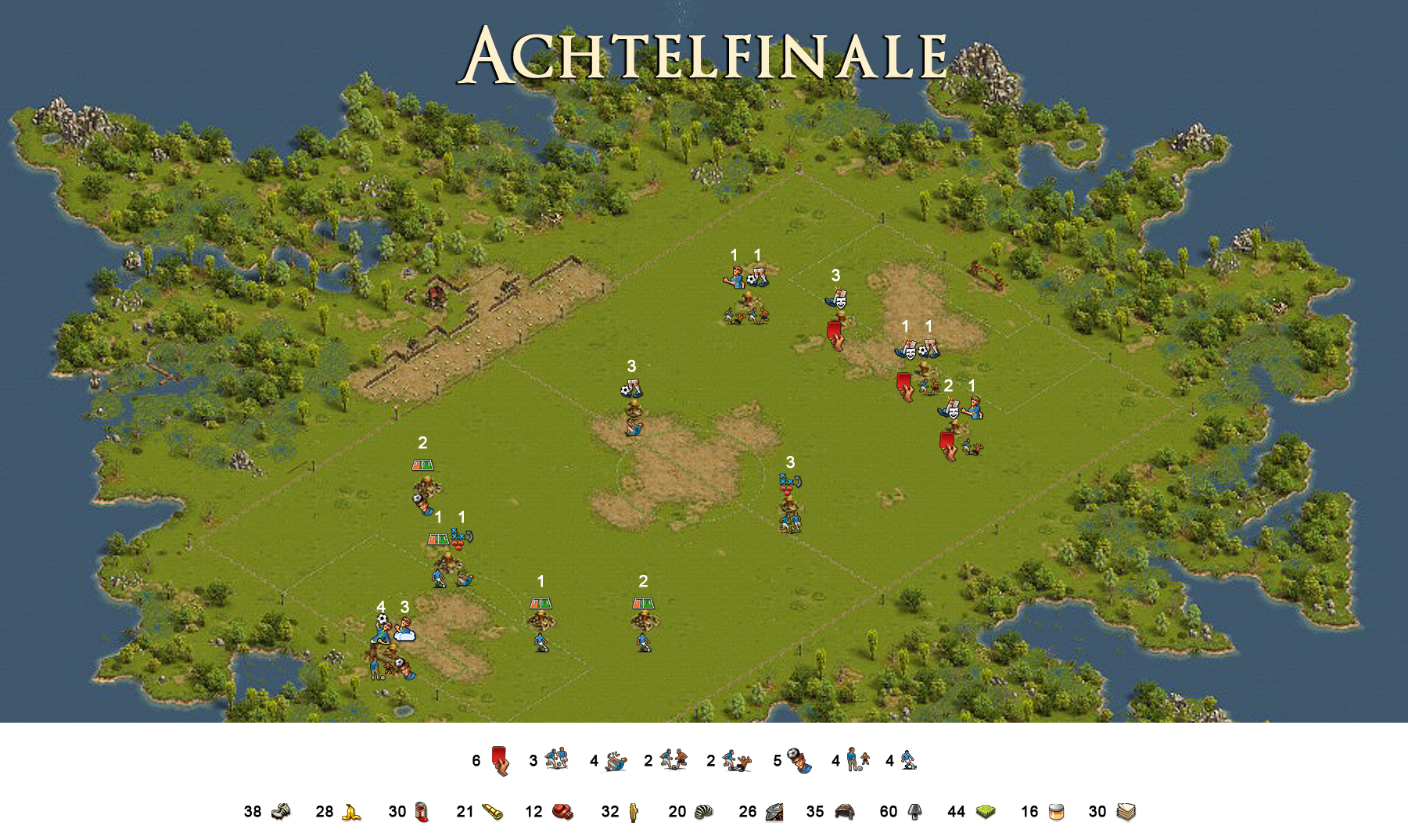Select the grey mushroom-shaped item icon
This screenshot has width=1408, height=840.
(x=914, y=812)
